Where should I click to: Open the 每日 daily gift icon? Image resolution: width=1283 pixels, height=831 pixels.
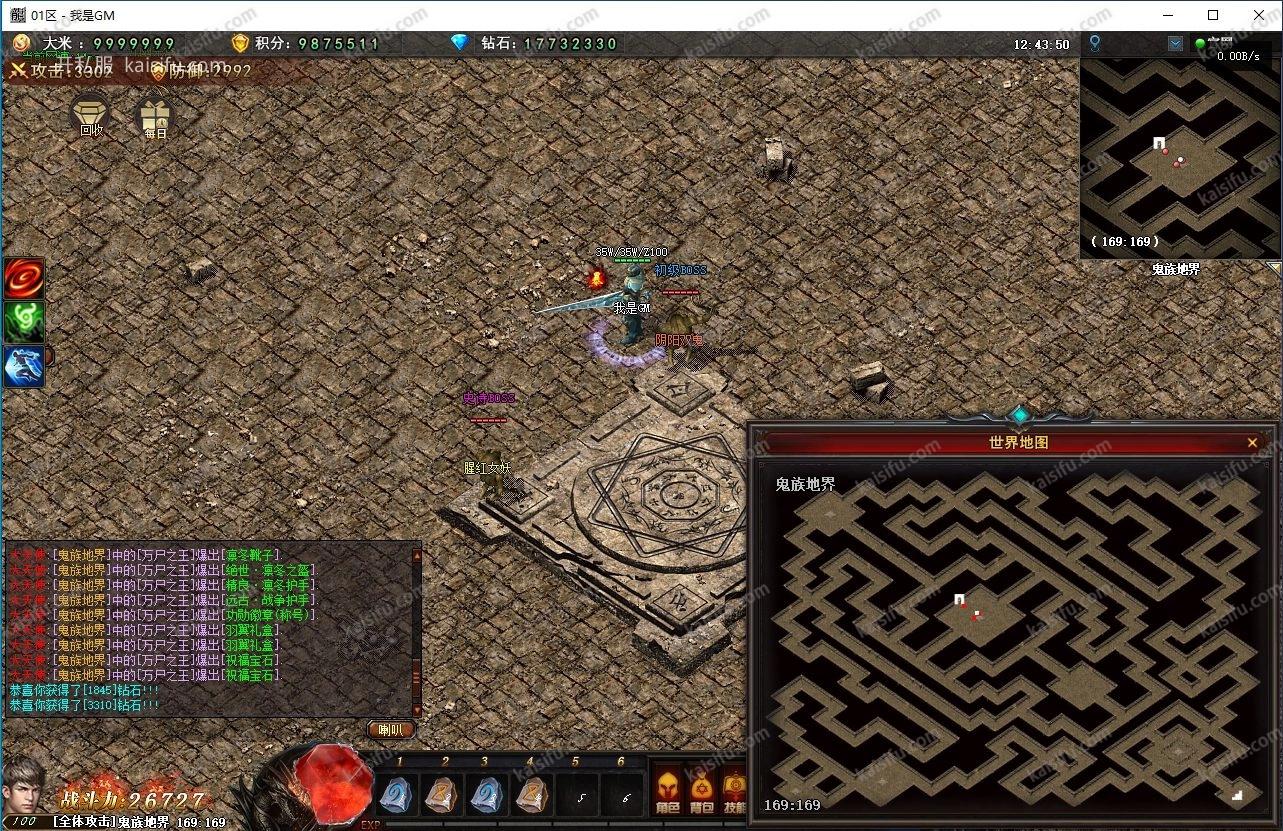click(x=154, y=116)
